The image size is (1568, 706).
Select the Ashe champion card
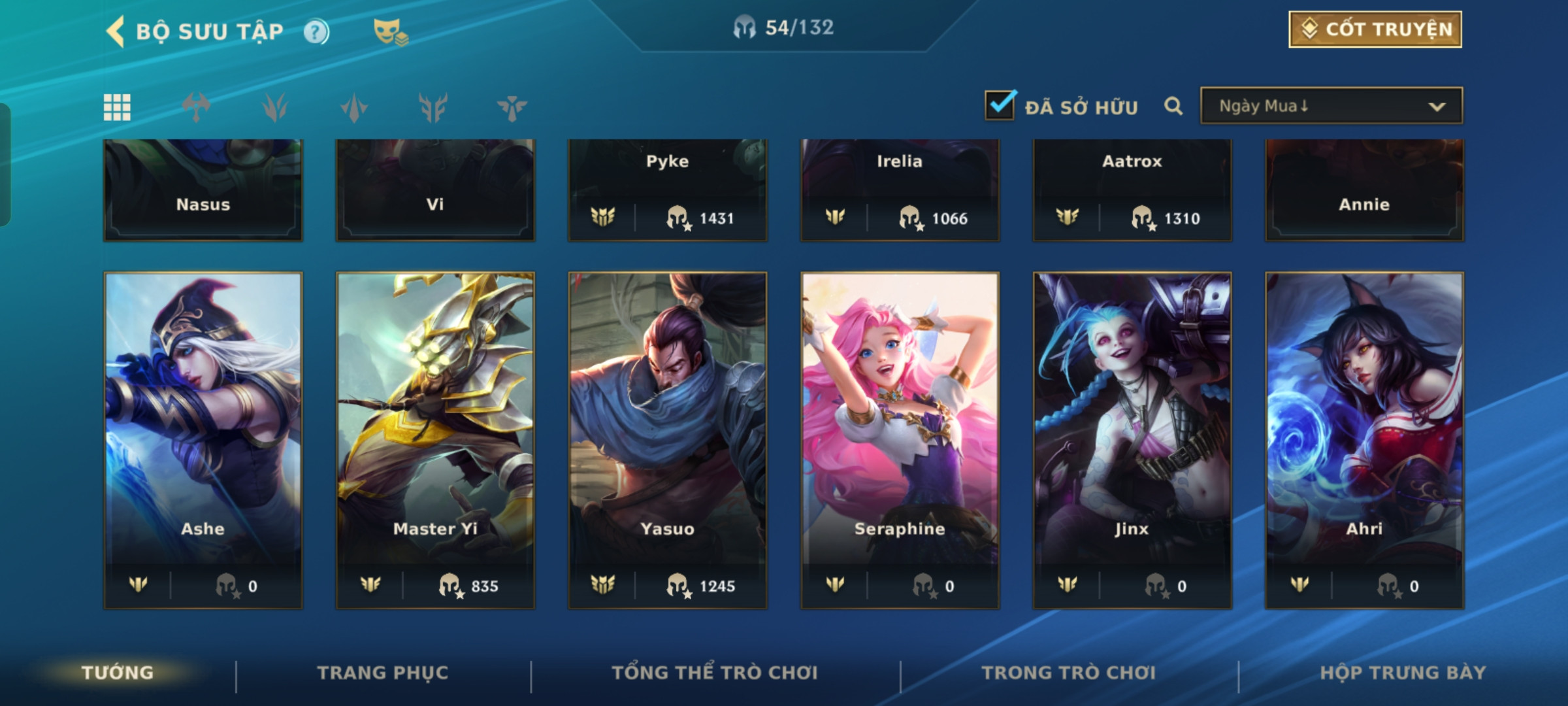pyautogui.click(x=203, y=438)
